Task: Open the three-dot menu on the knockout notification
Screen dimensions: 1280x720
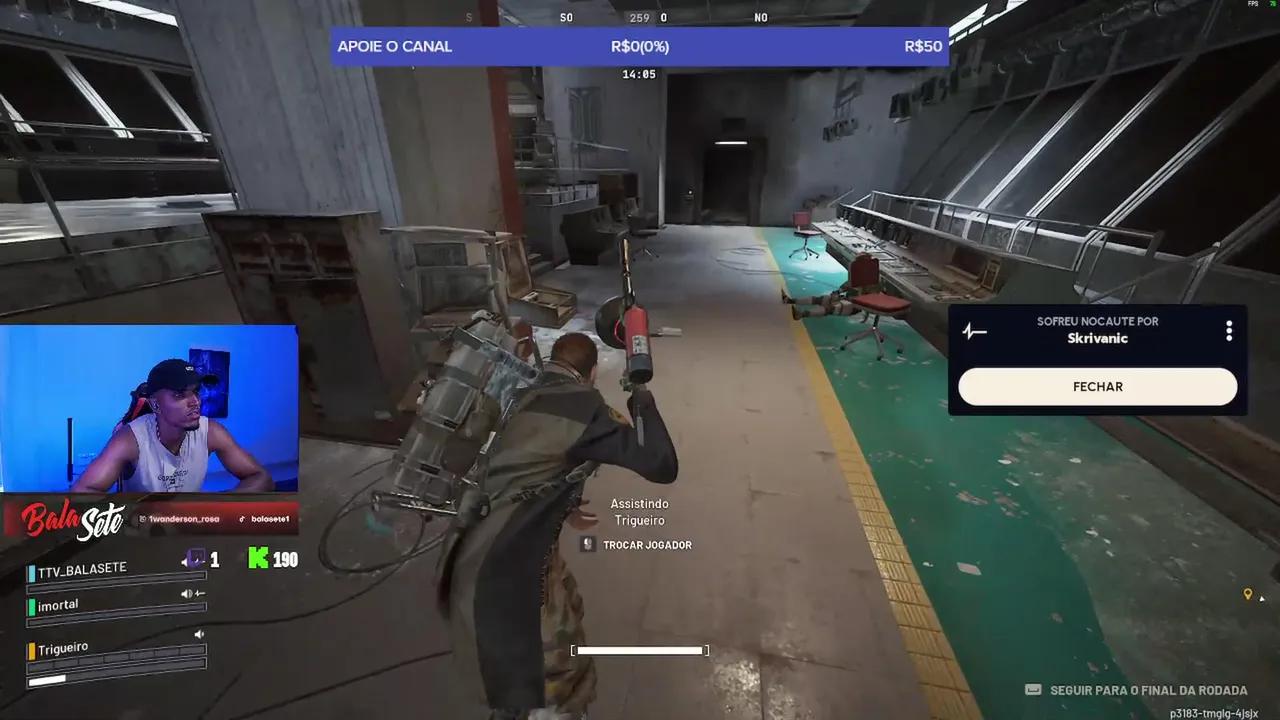Action: 1229,330
